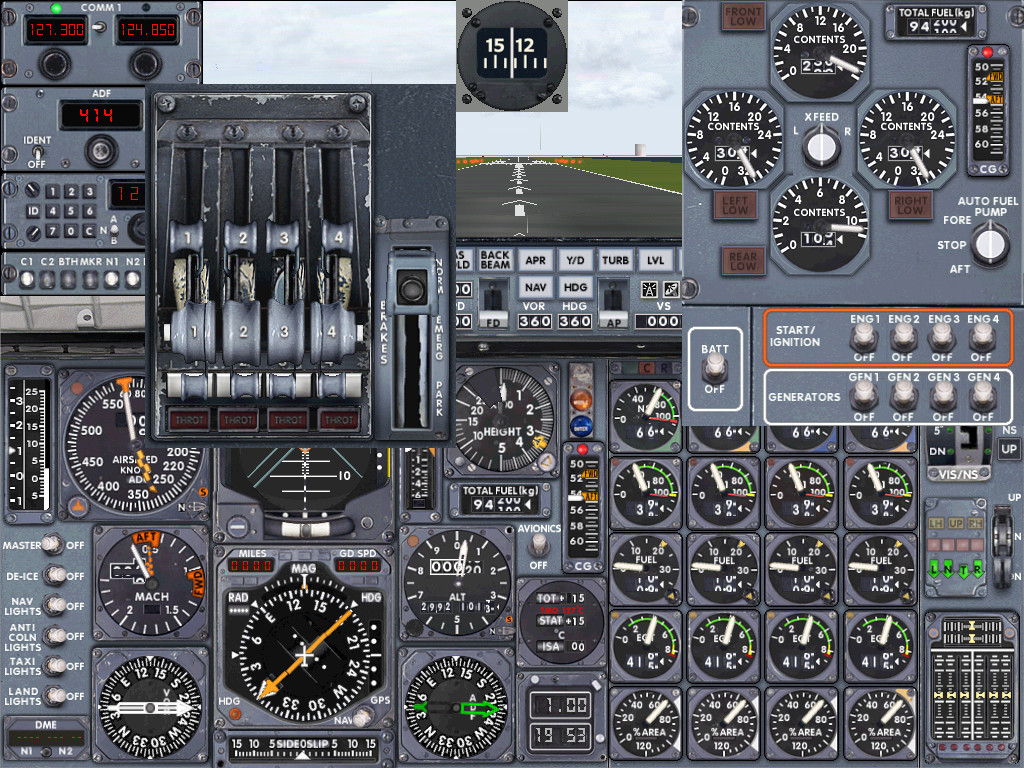Flip the AP autopilot master switch
1024x768 pixels.
[x=612, y=300]
